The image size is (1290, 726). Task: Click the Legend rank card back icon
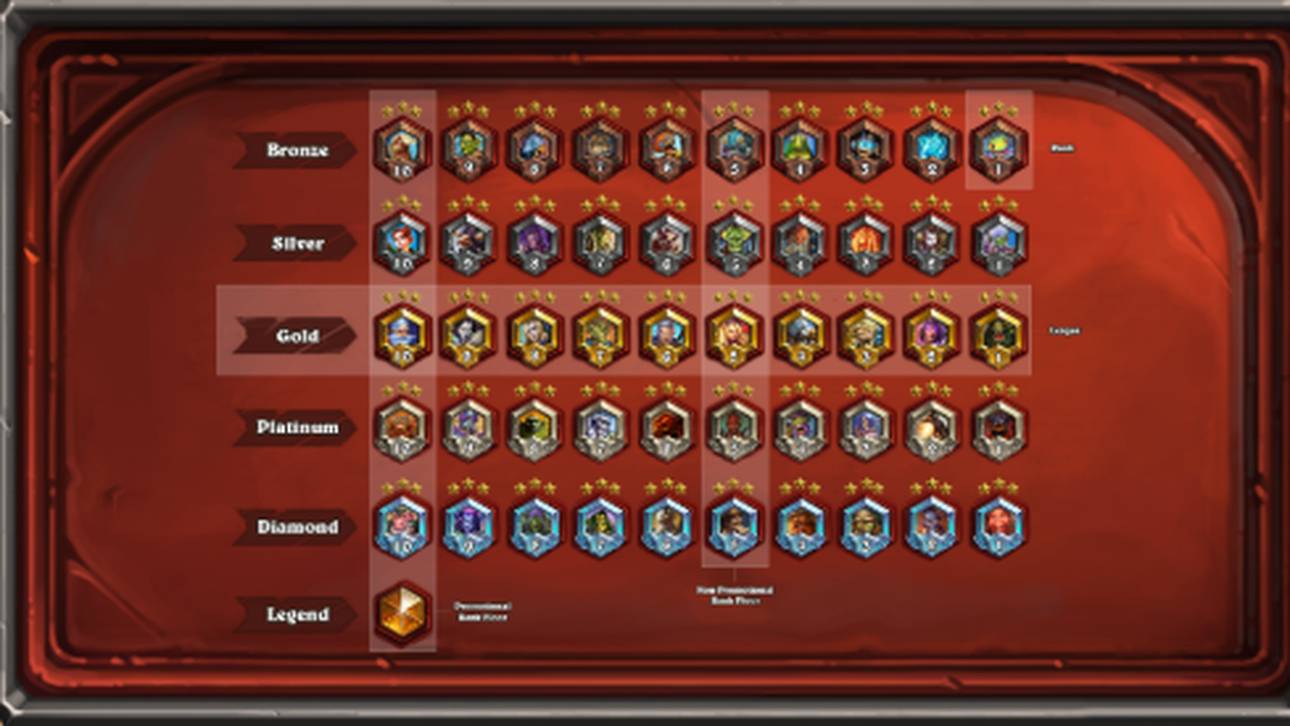pyautogui.click(x=400, y=613)
